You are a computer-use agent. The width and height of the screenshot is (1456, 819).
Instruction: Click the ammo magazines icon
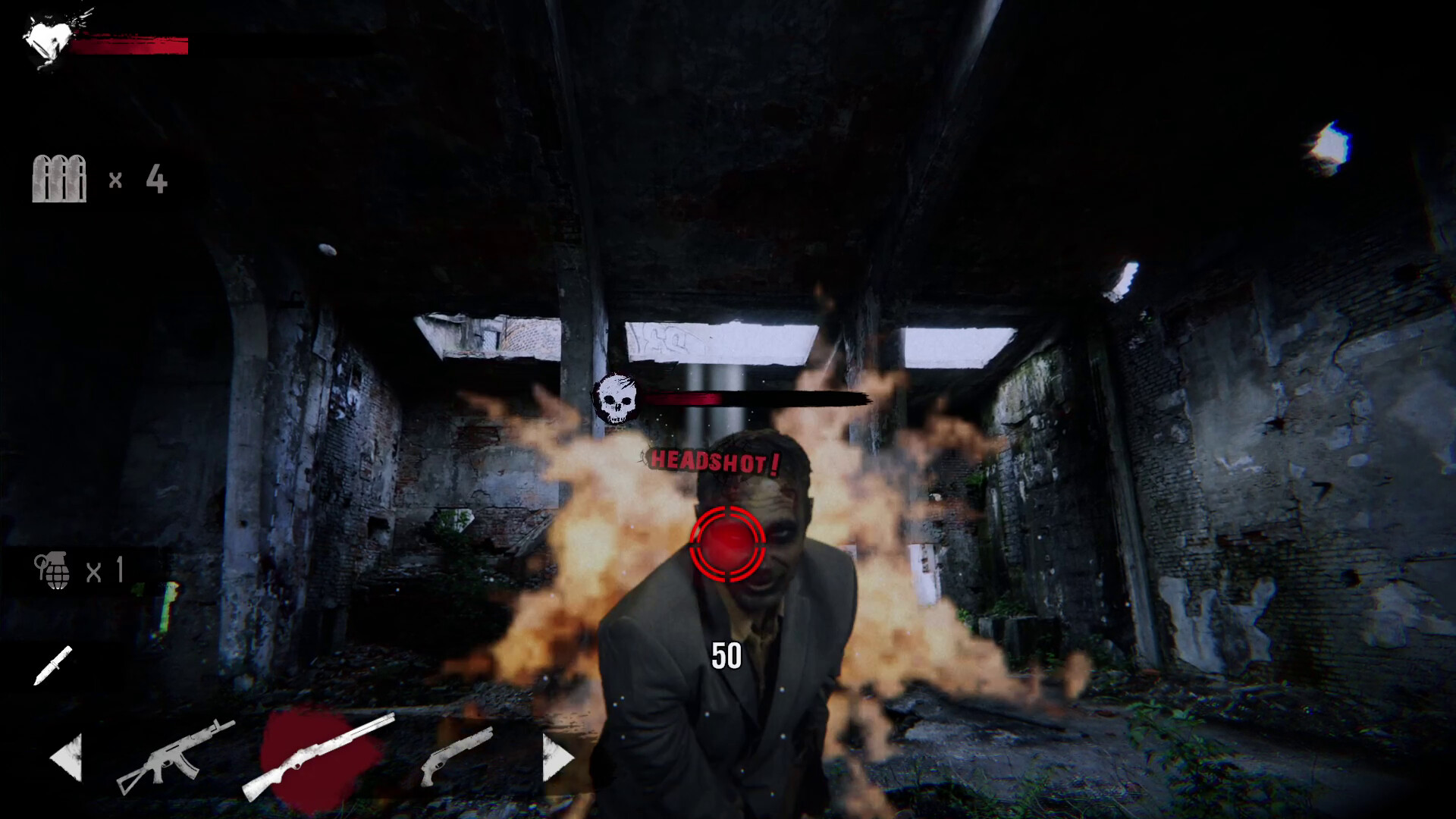(x=59, y=178)
